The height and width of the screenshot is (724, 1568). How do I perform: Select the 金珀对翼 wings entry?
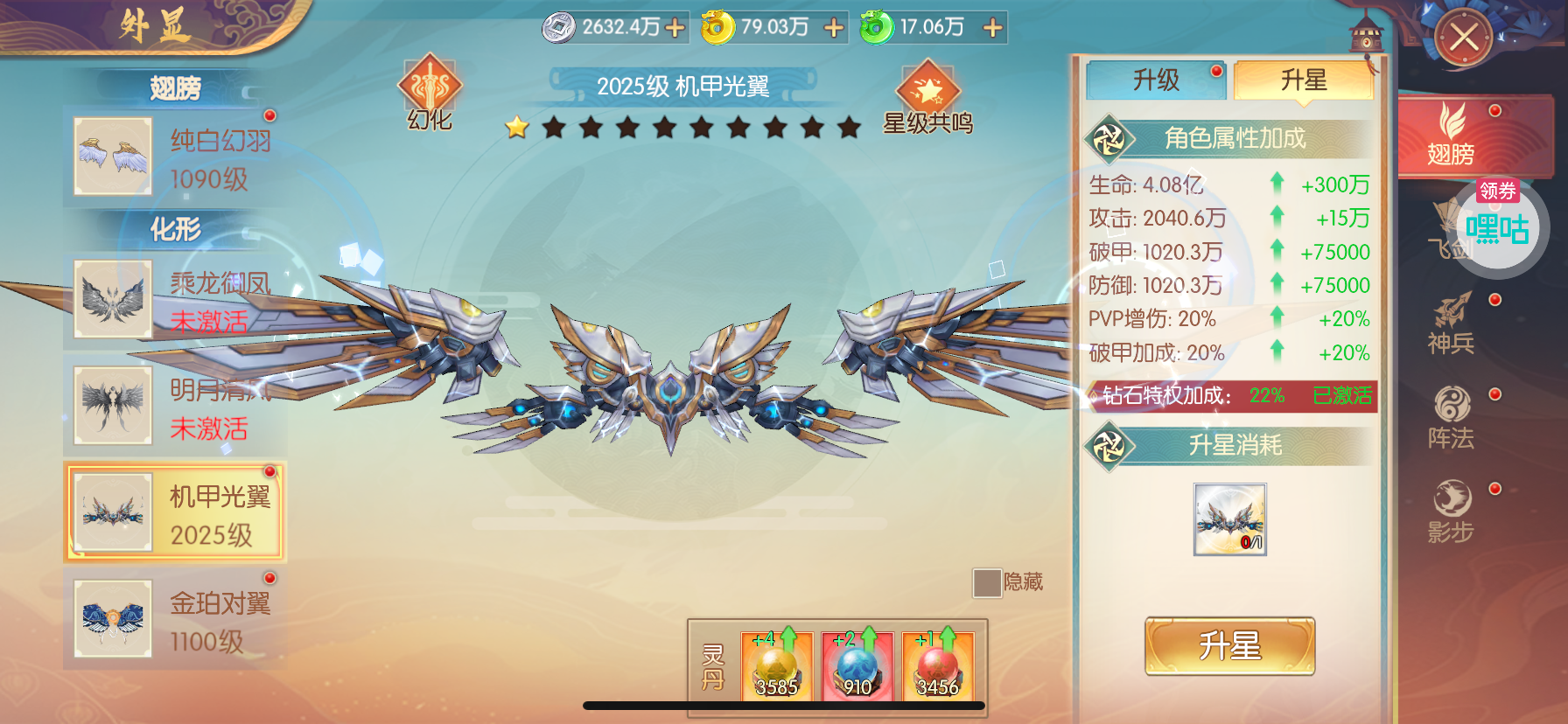[174, 620]
